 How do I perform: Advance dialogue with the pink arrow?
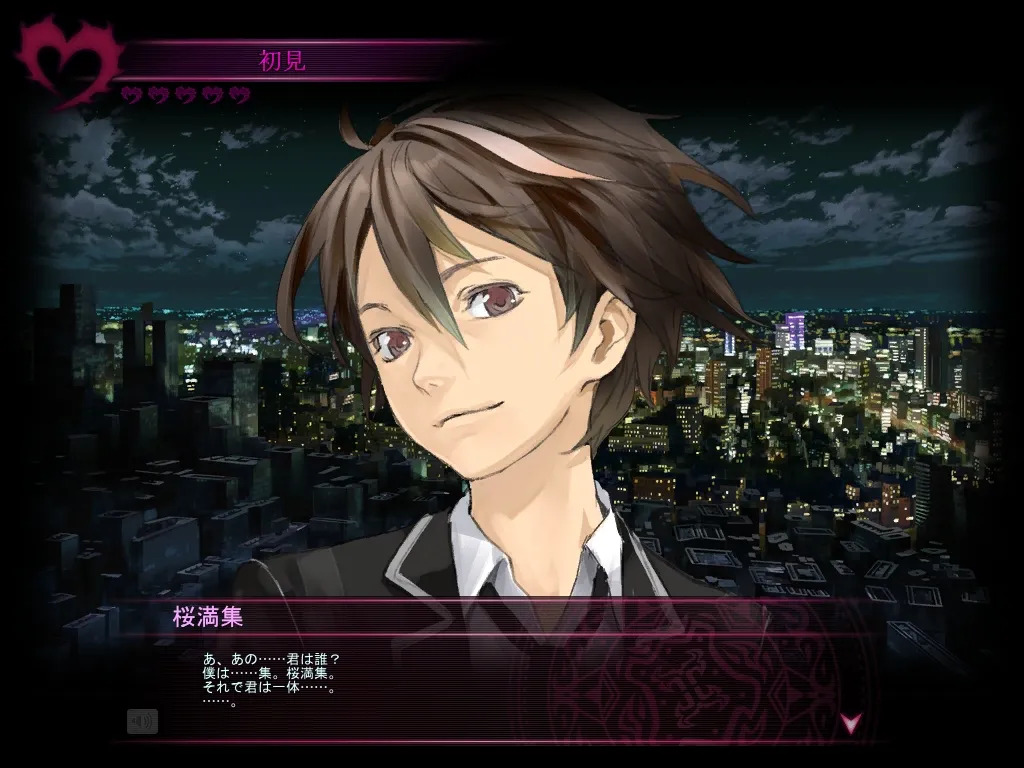pos(850,722)
